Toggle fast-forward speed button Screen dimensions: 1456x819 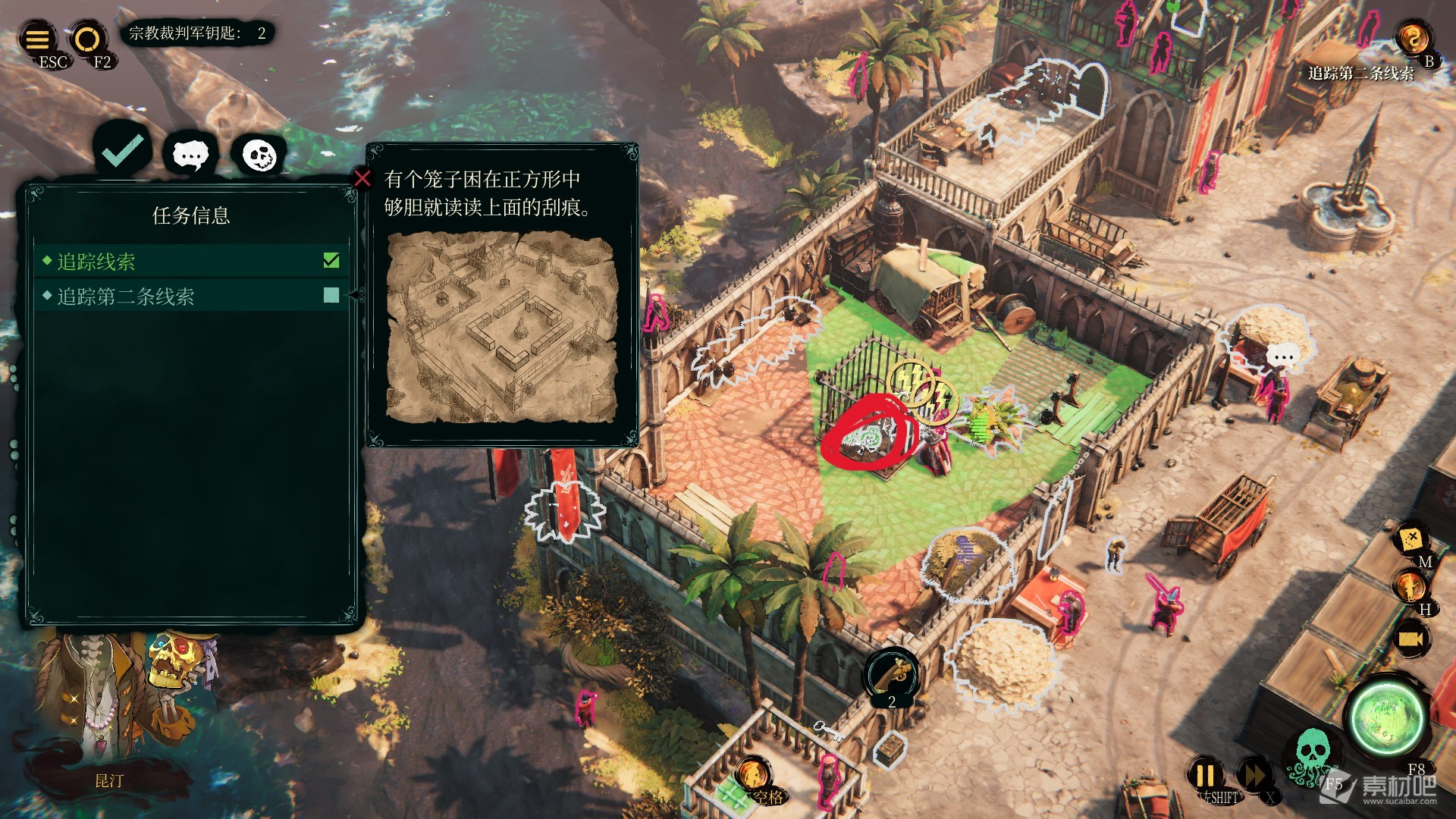click(x=1253, y=775)
